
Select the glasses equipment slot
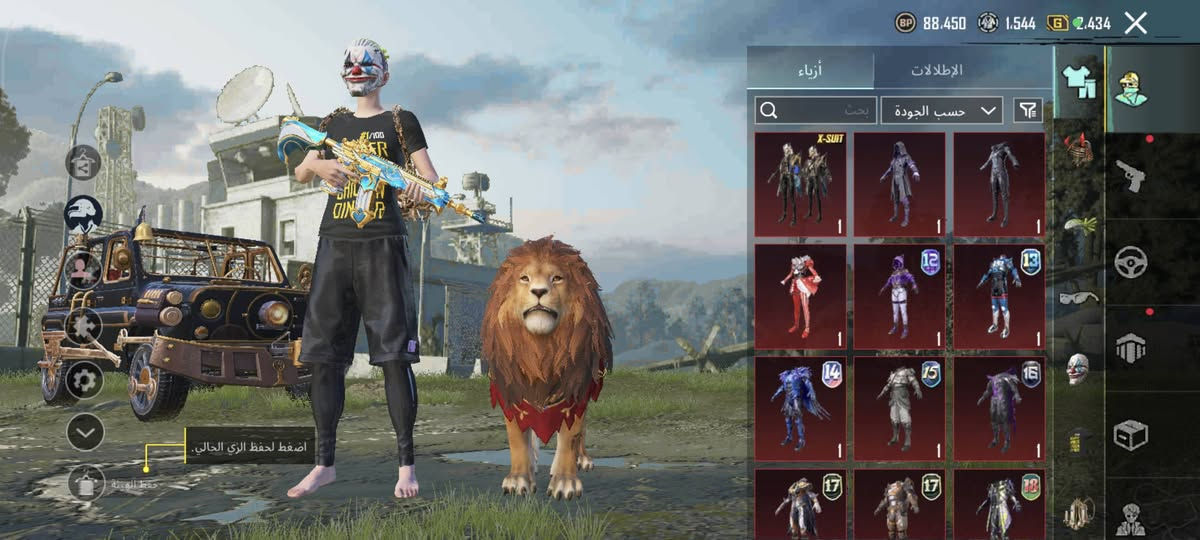(x=1078, y=297)
